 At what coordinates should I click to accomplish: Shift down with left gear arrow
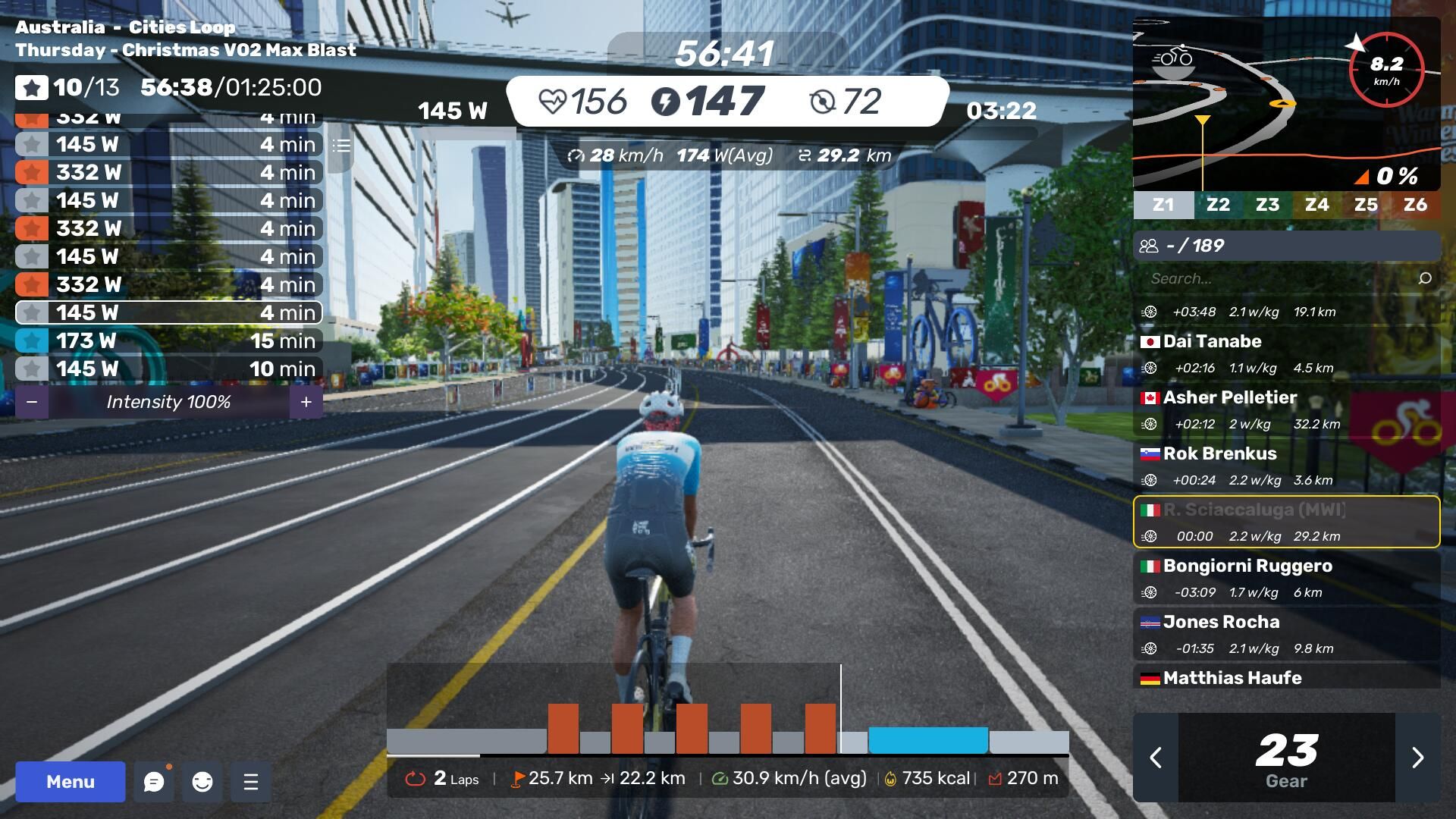[x=1156, y=758]
